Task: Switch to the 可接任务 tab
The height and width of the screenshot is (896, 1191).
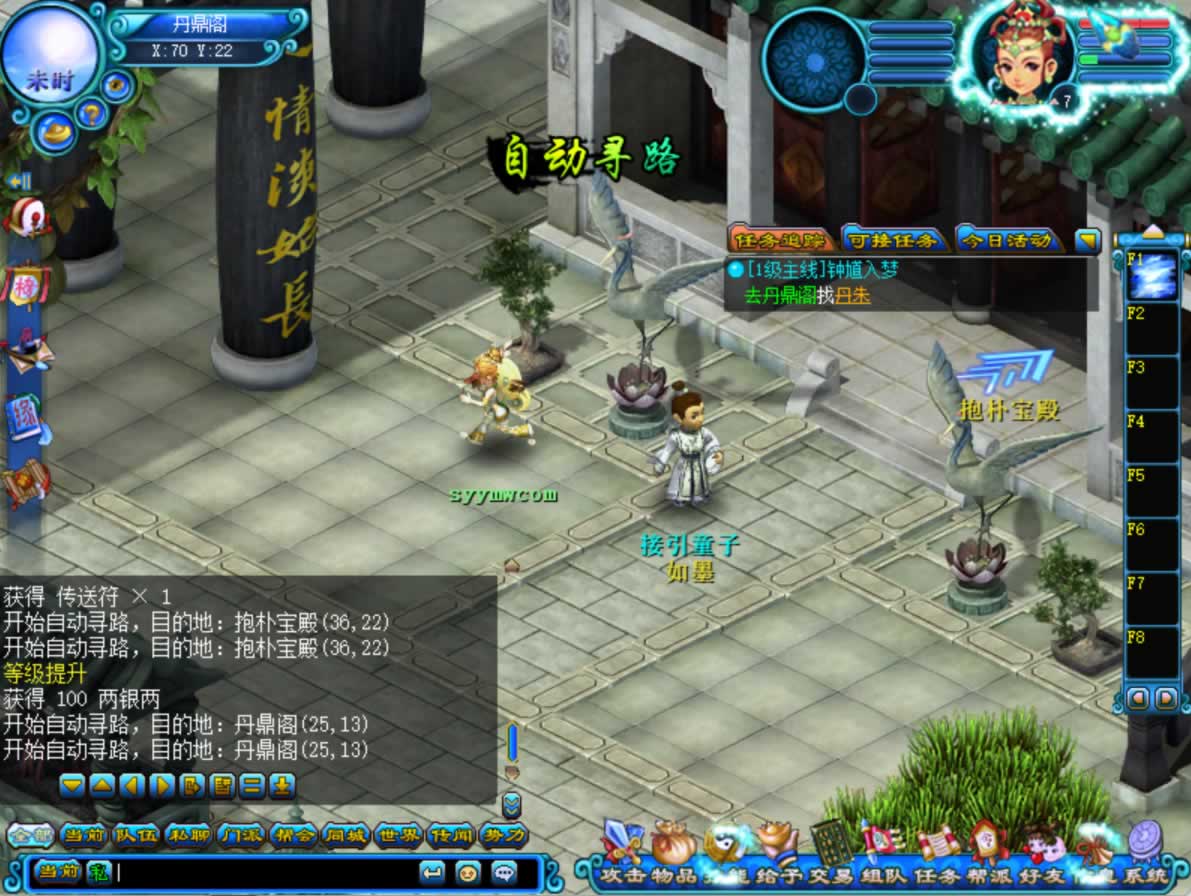Action: (x=891, y=240)
